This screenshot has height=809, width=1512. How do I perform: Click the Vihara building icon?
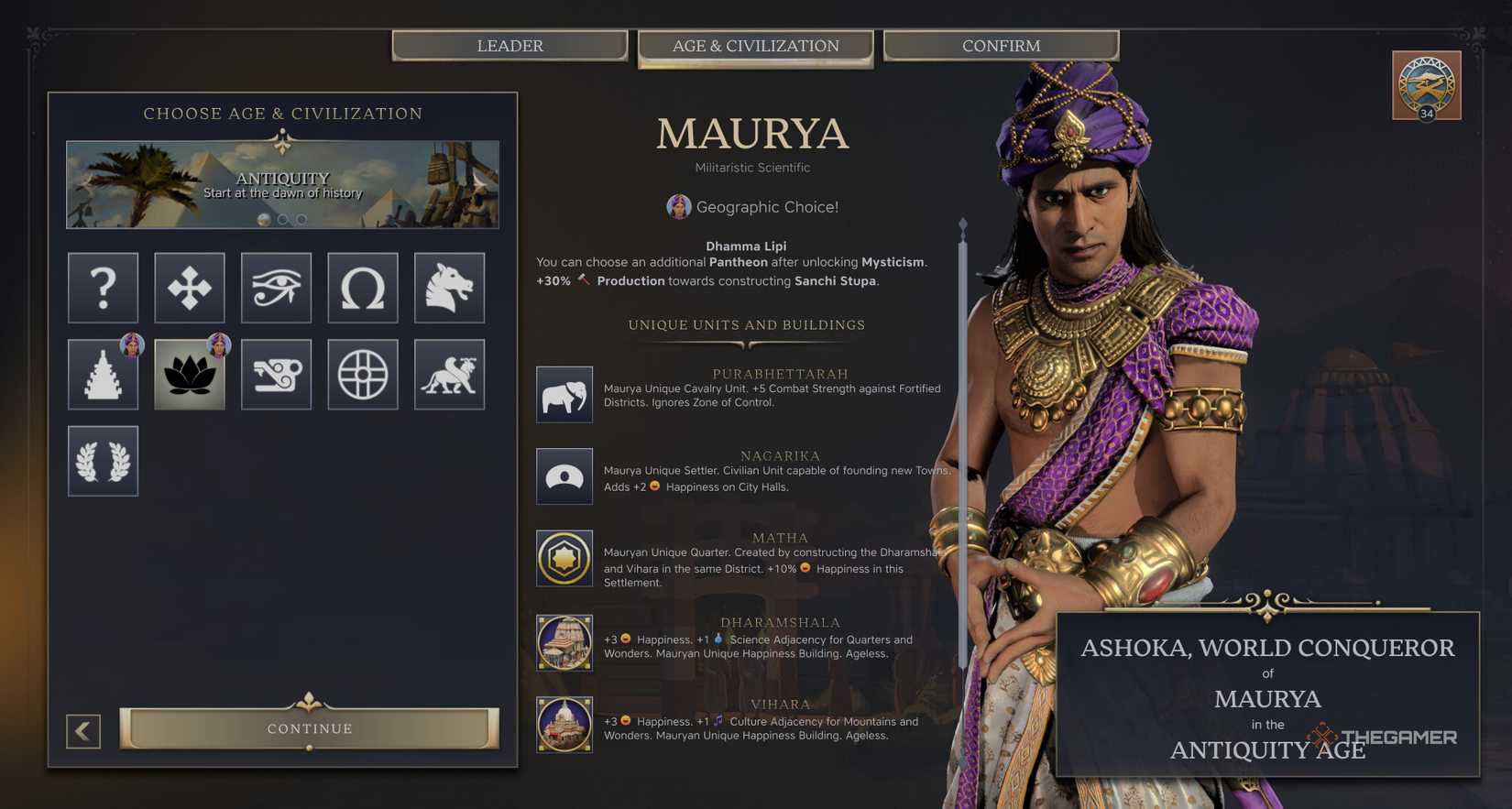[x=564, y=725]
